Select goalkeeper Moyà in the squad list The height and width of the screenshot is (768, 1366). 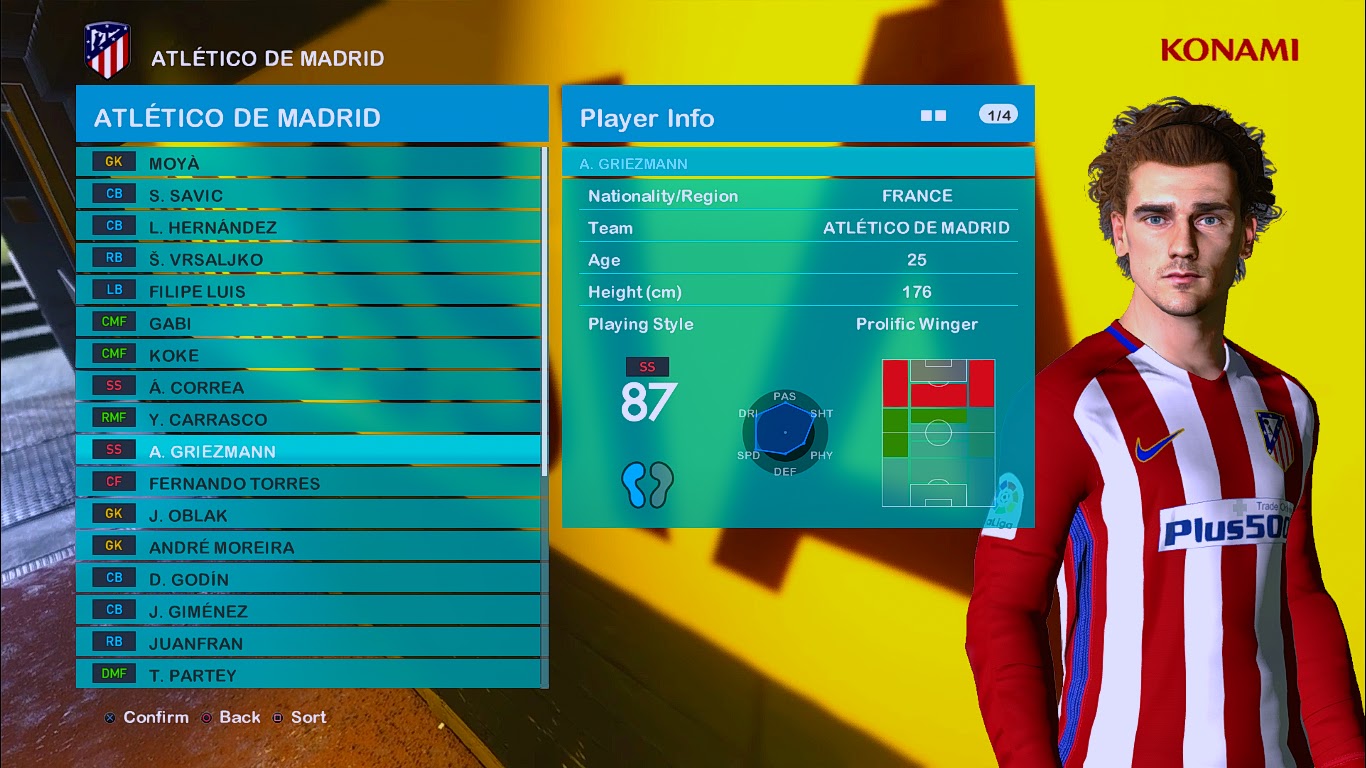coord(308,163)
